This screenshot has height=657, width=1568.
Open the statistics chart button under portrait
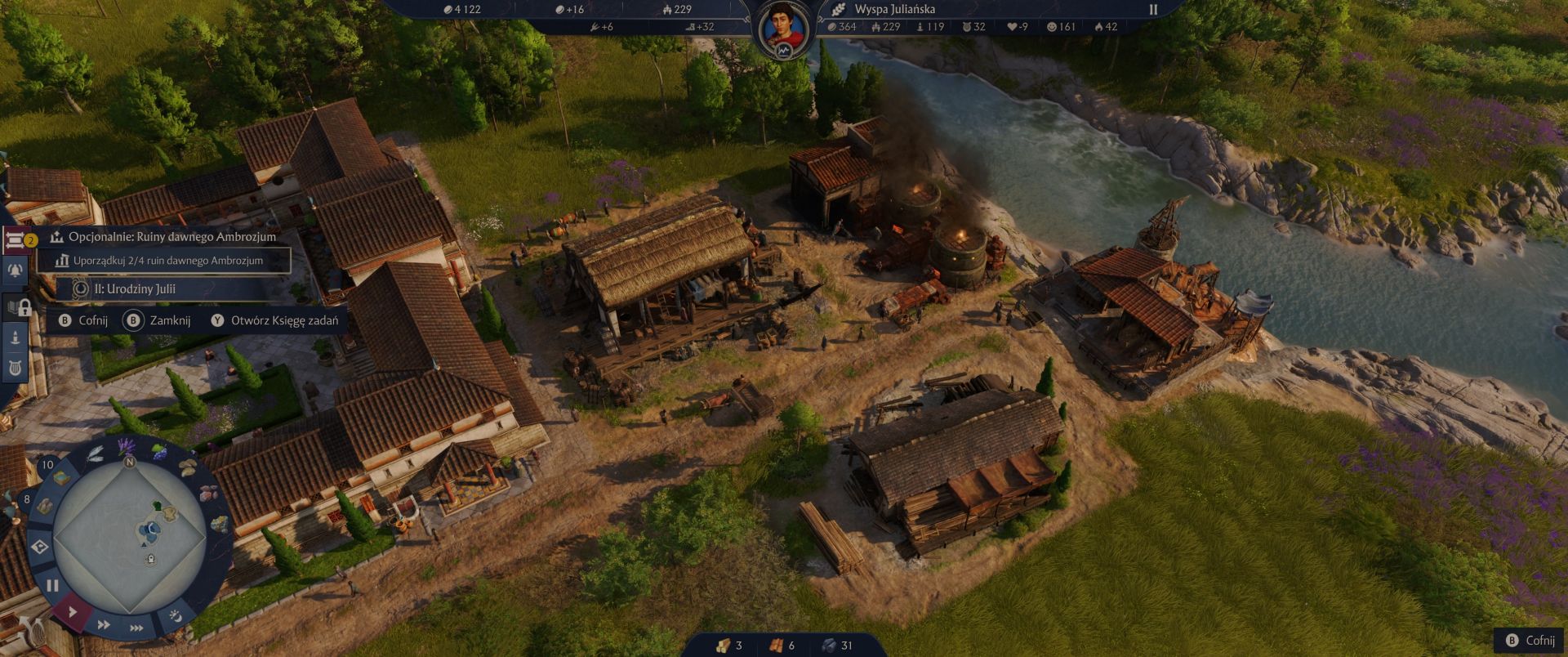pyautogui.click(x=783, y=51)
